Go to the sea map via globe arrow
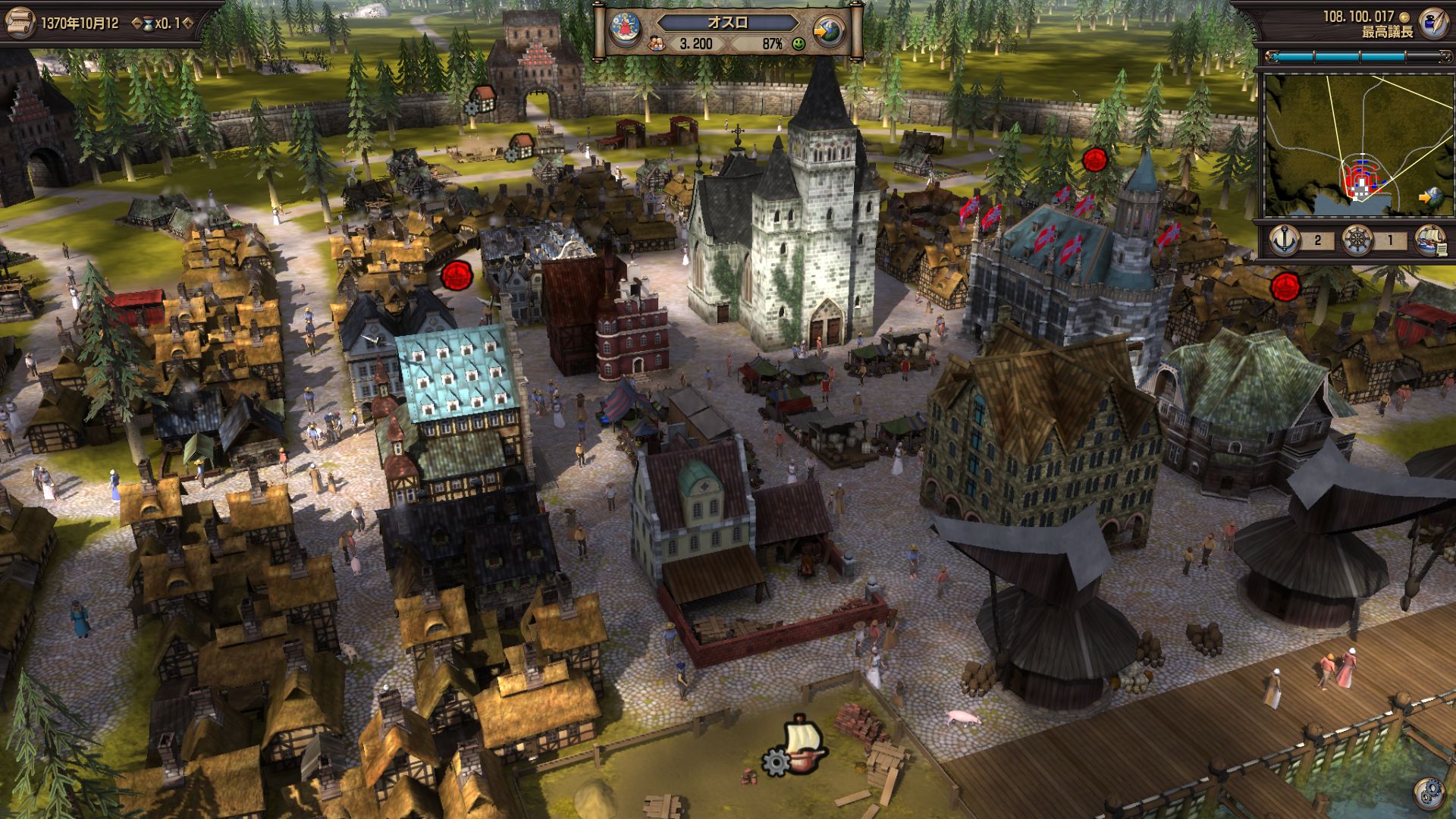The height and width of the screenshot is (819, 1456). click(829, 32)
